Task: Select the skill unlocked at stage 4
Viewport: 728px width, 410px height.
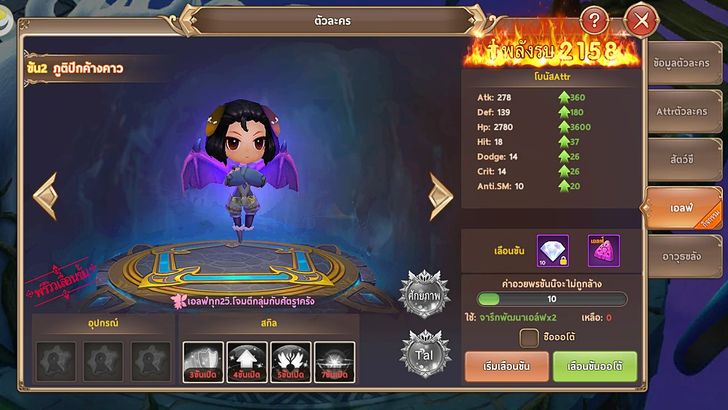Action: point(244,360)
